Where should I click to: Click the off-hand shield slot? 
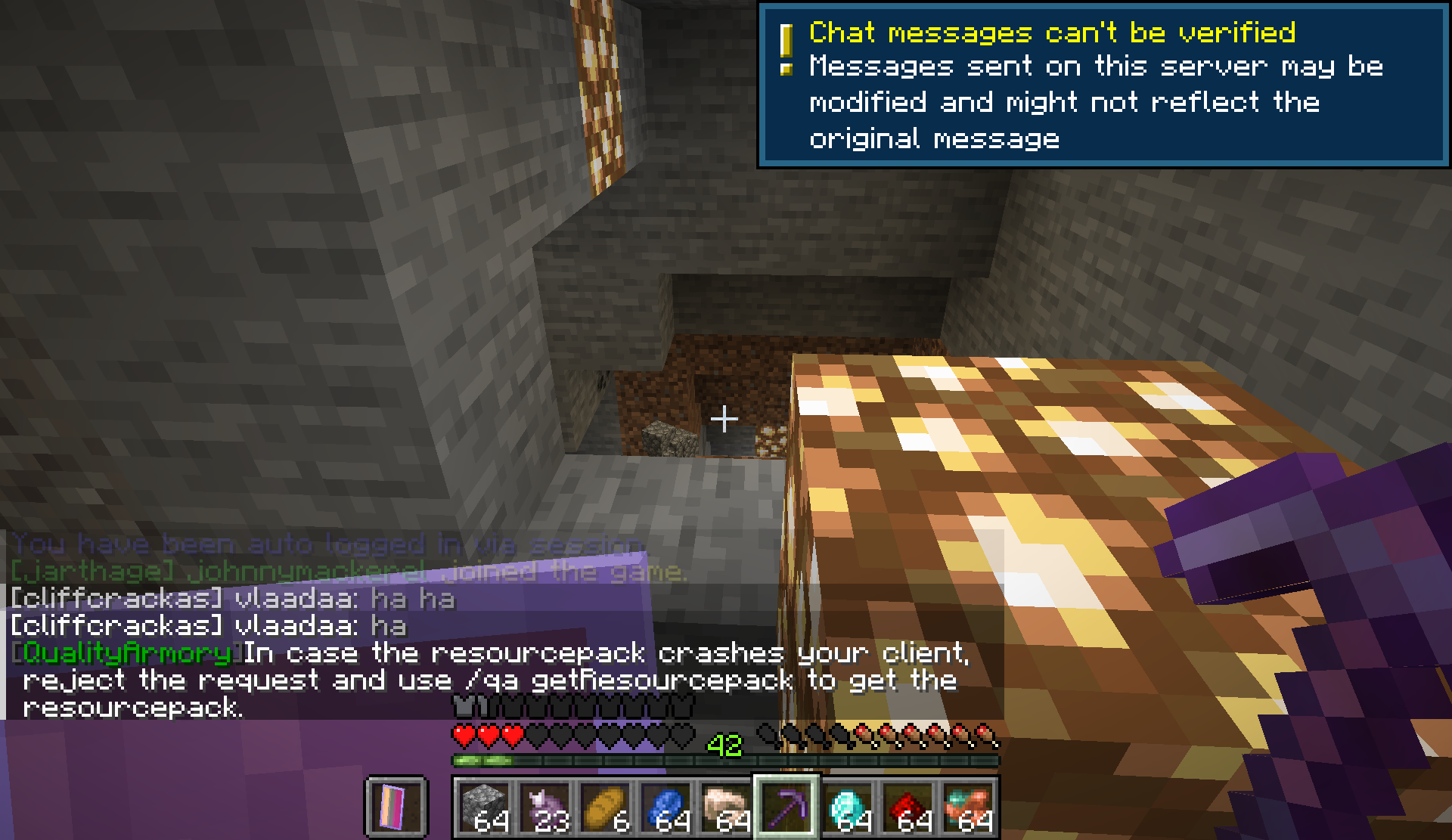[396, 807]
